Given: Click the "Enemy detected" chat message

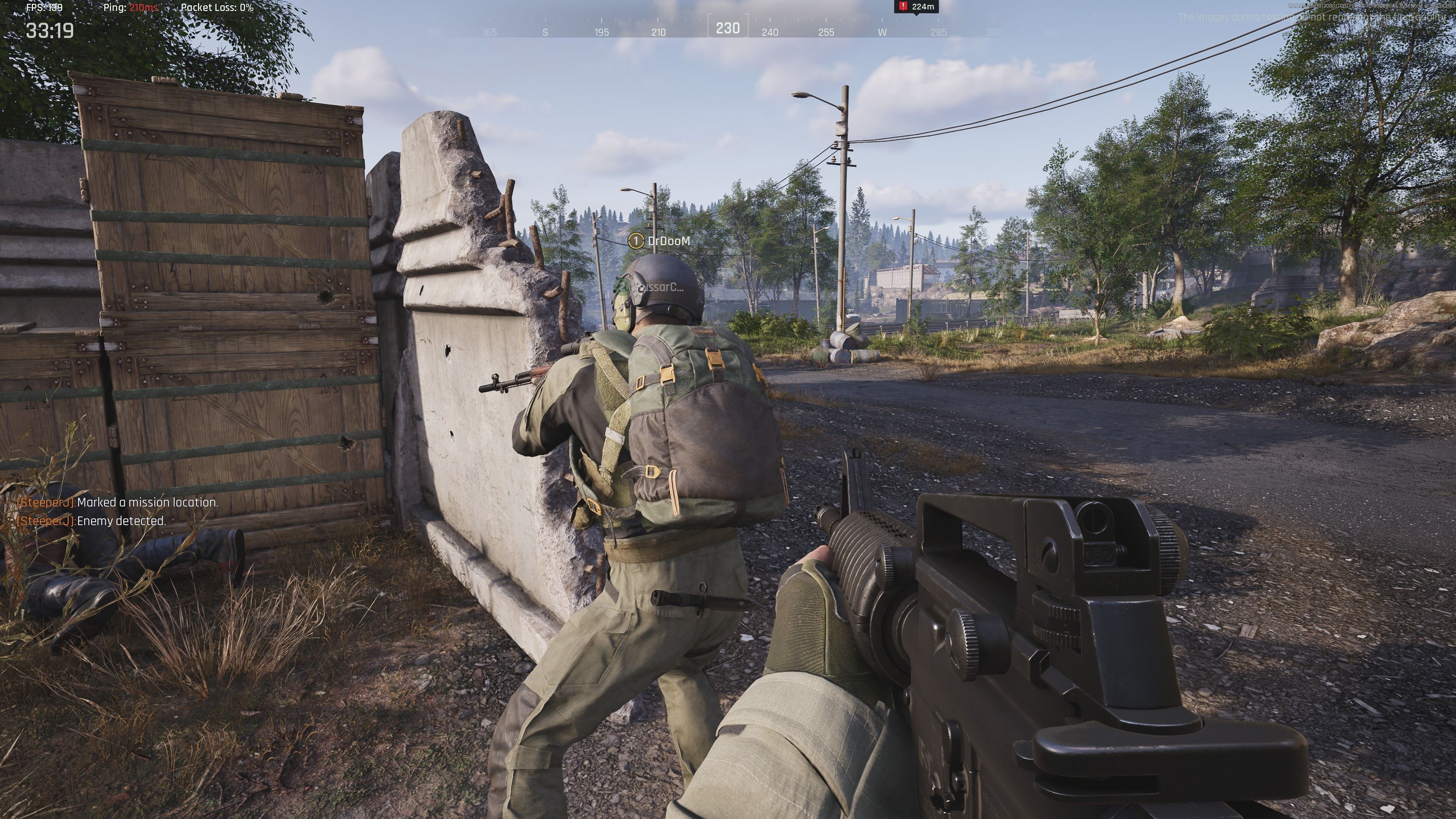Looking at the screenshot, I should [91, 521].
